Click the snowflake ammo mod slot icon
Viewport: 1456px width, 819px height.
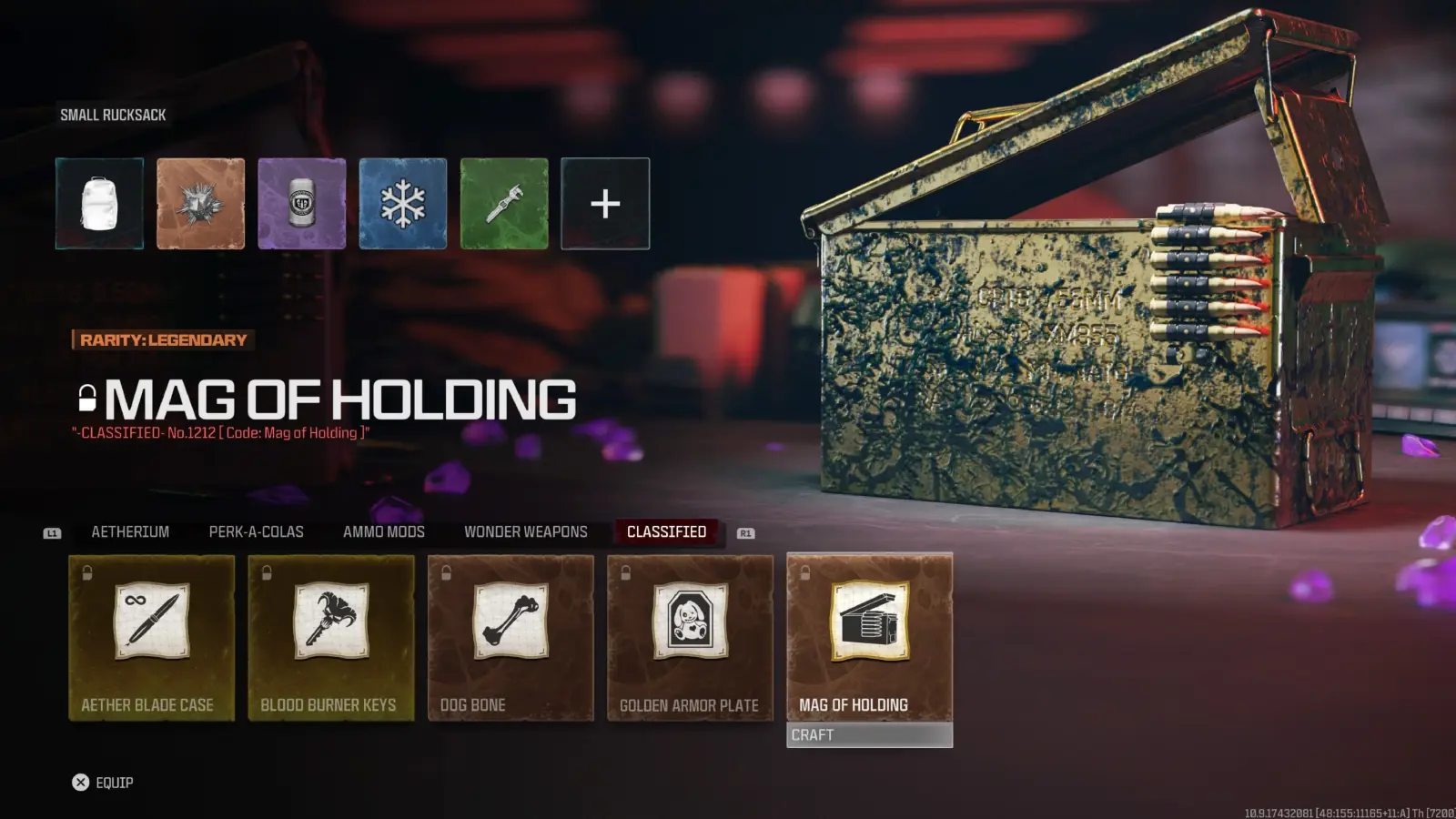point(403,203)
